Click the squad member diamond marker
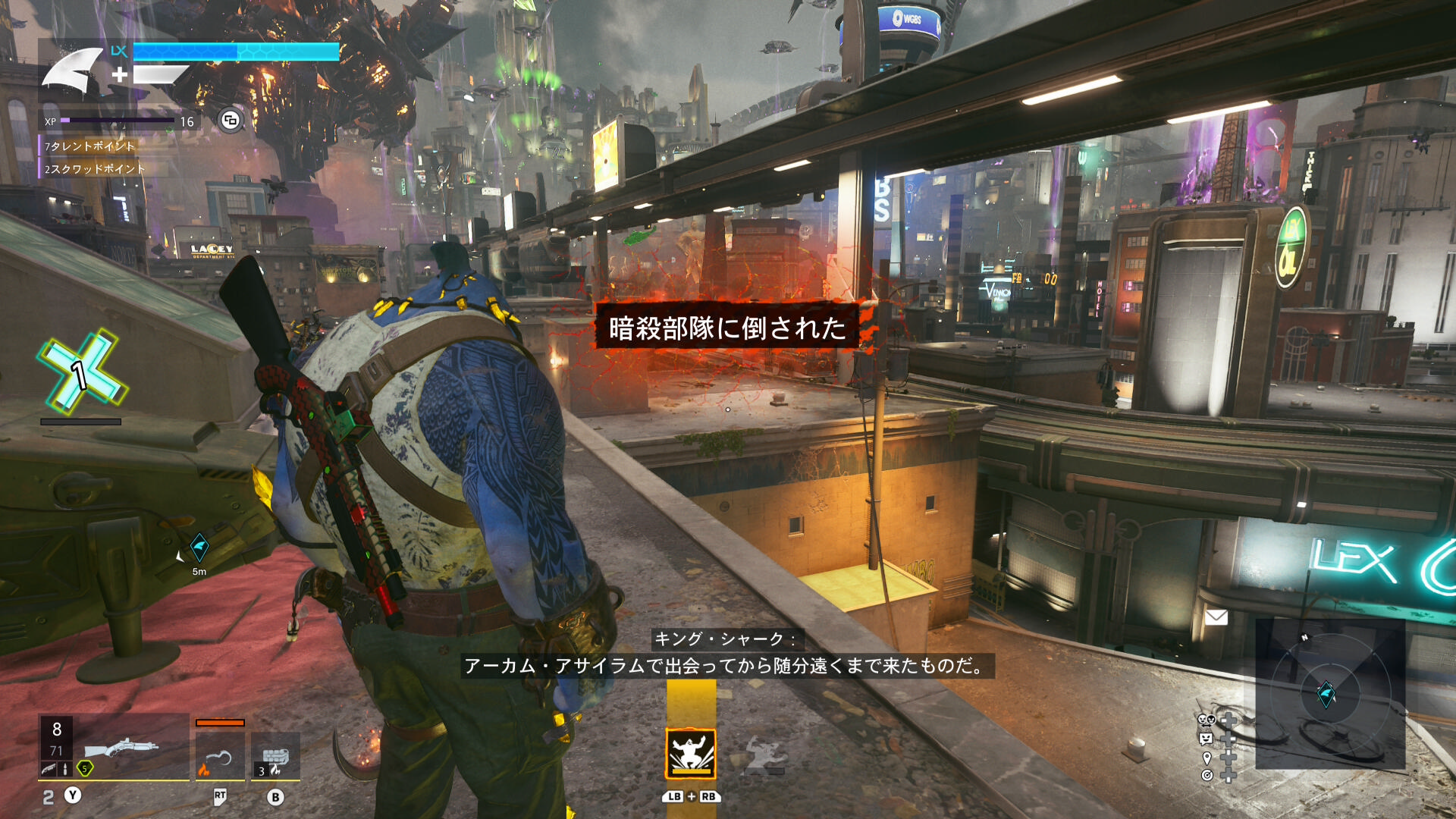 click(x=199, y=546)
